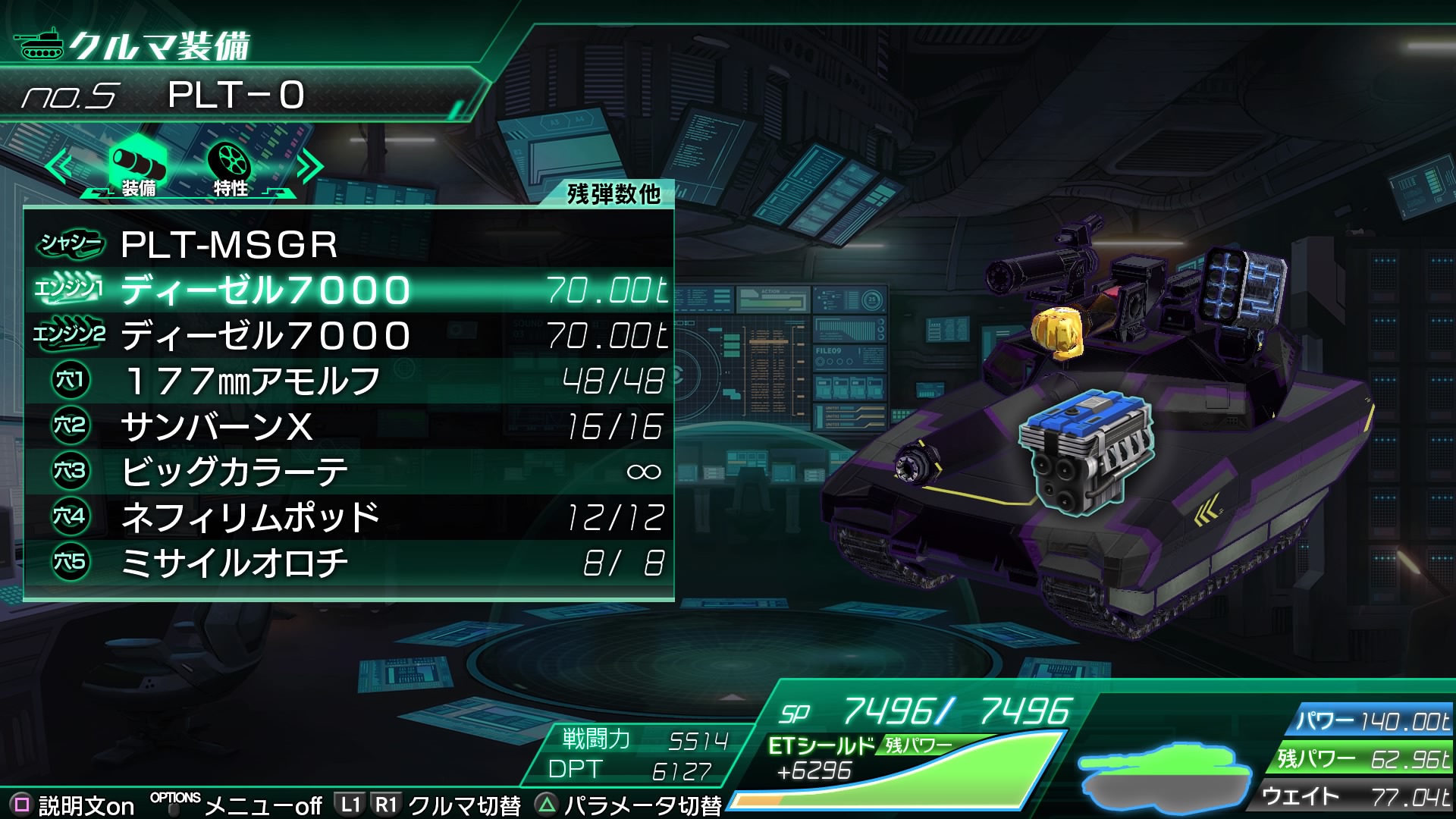Click the right tab-cycle arrow

point(309,167)
